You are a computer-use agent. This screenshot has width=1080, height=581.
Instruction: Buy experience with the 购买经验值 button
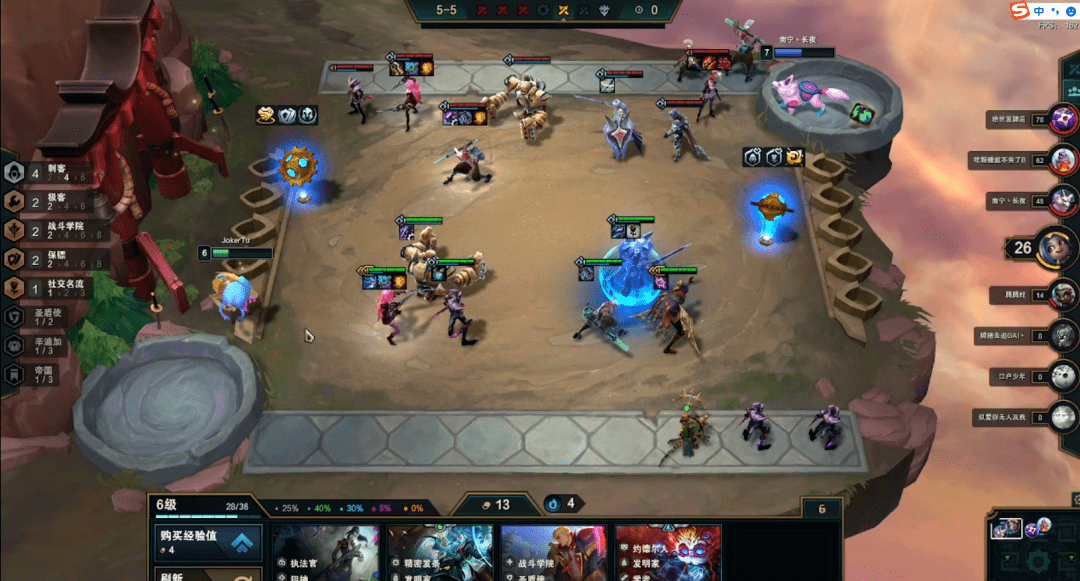point(207,541)
